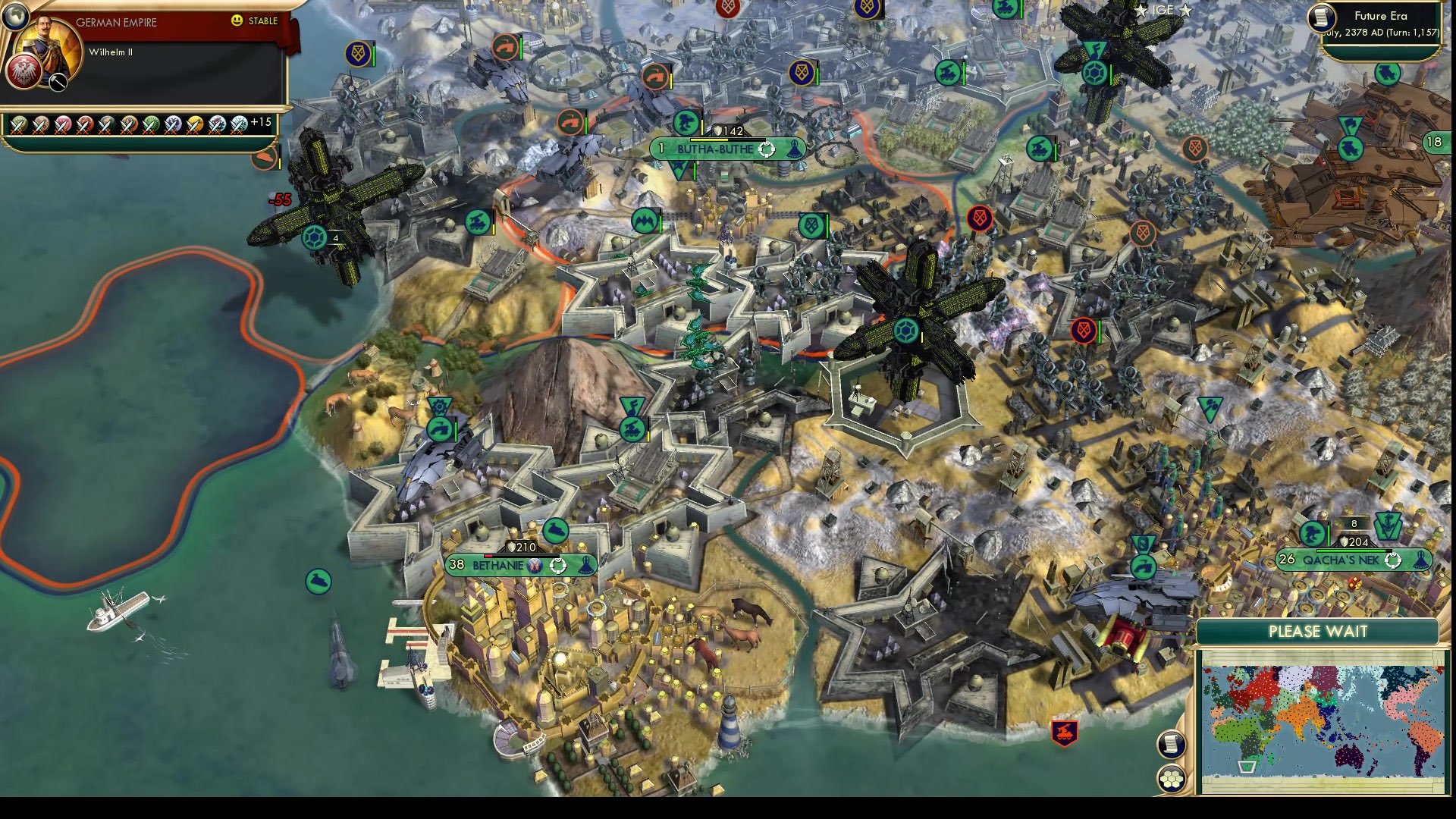Click Bethanie's population number 38
The height and width of the screenshot is (819, 1456).
[x=455, y=564]
